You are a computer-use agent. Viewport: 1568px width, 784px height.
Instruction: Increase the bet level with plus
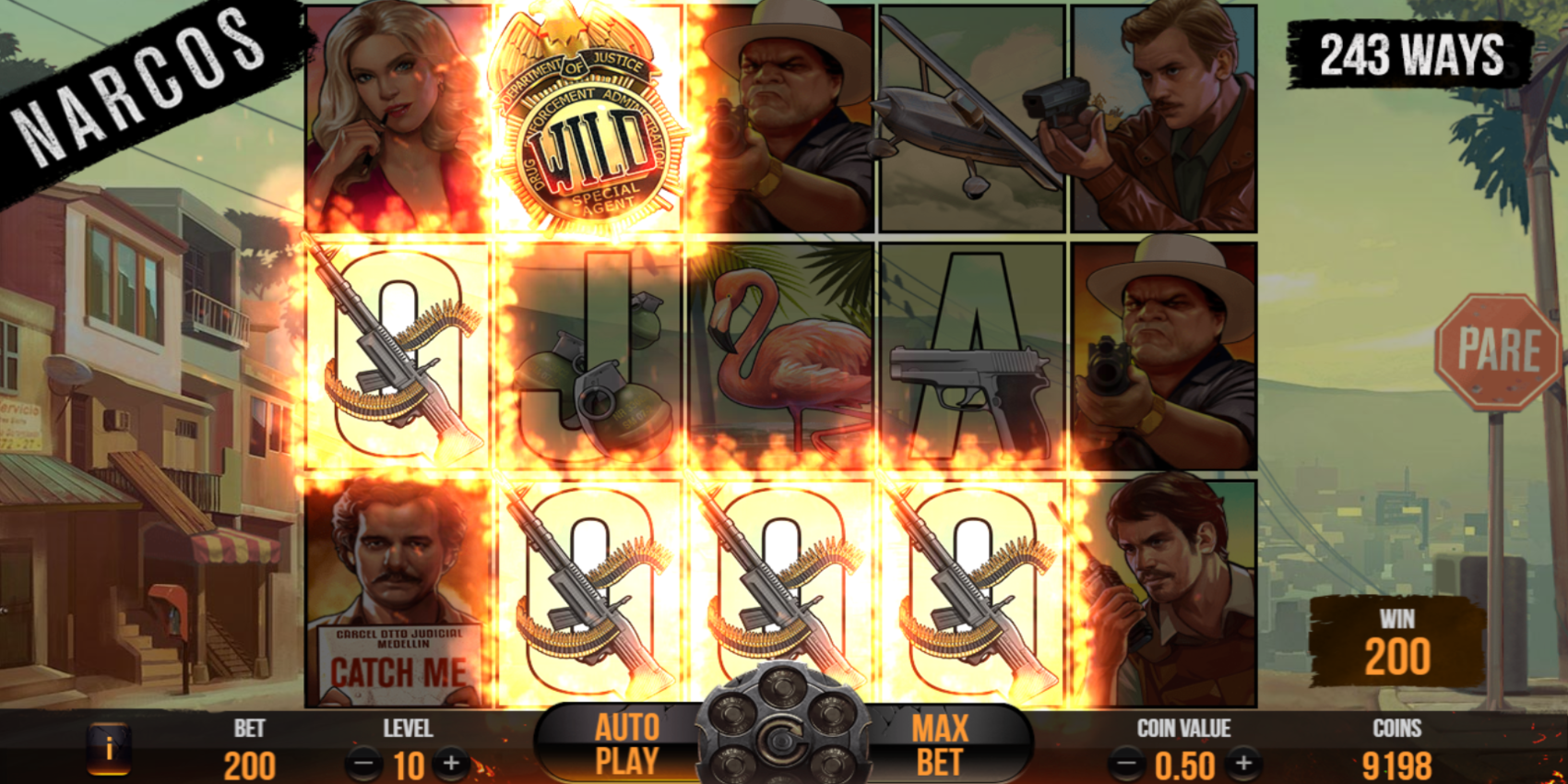(x=451, y=764)
